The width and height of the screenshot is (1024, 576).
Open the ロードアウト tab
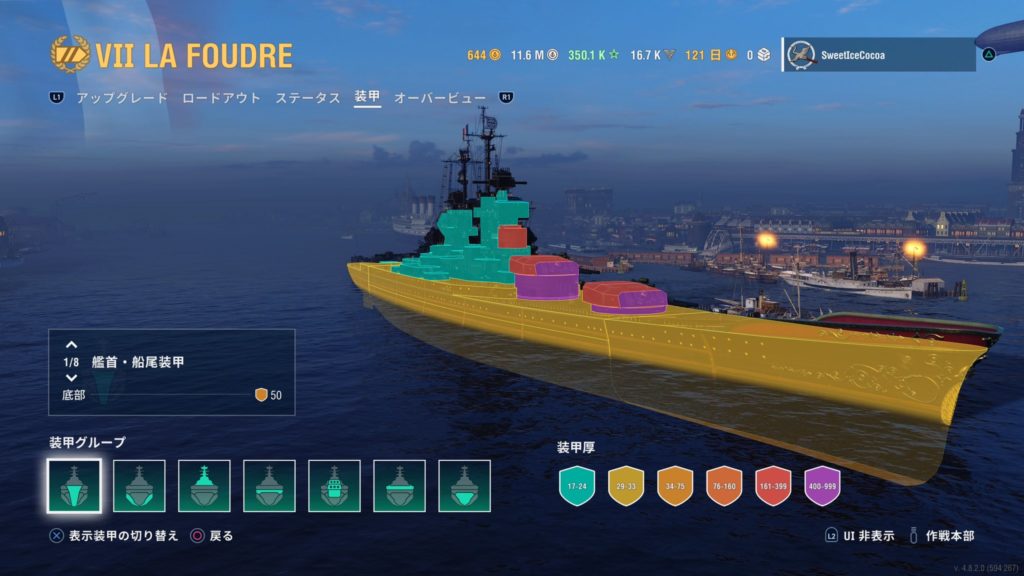point(221,98)
